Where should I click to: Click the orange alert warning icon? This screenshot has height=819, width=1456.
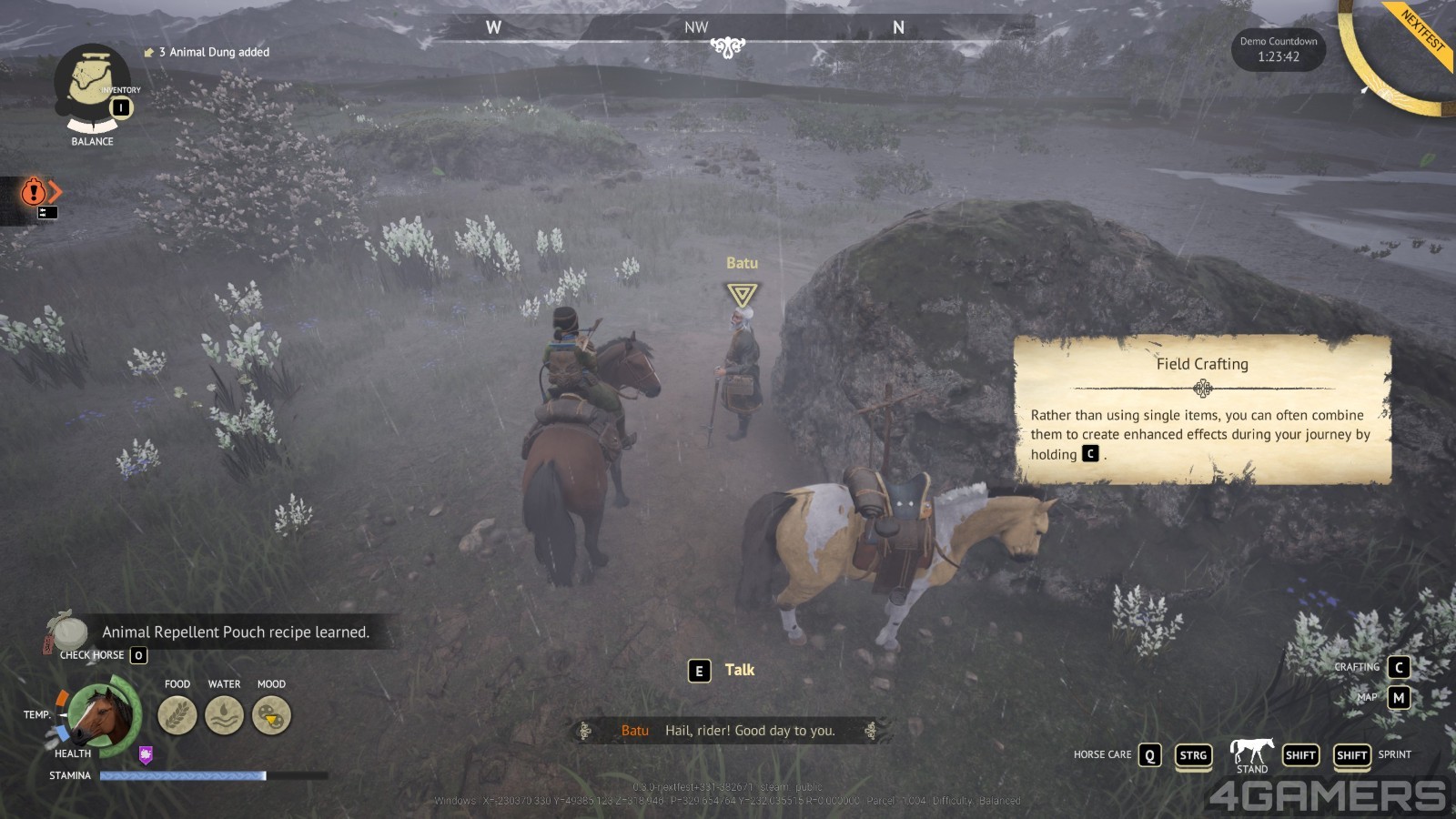(34, 191)
